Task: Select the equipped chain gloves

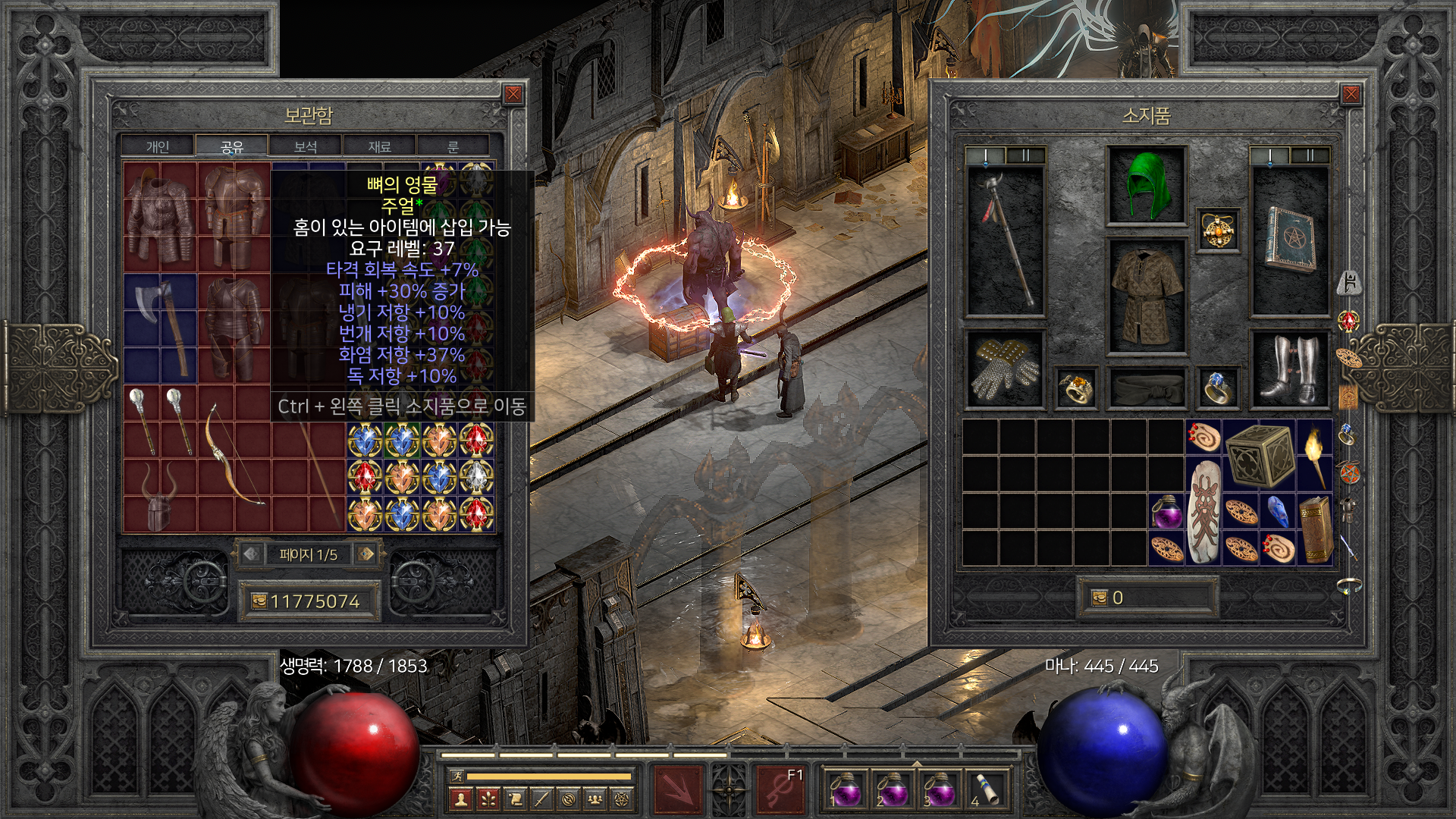Action: click(x=1005, y=369)
